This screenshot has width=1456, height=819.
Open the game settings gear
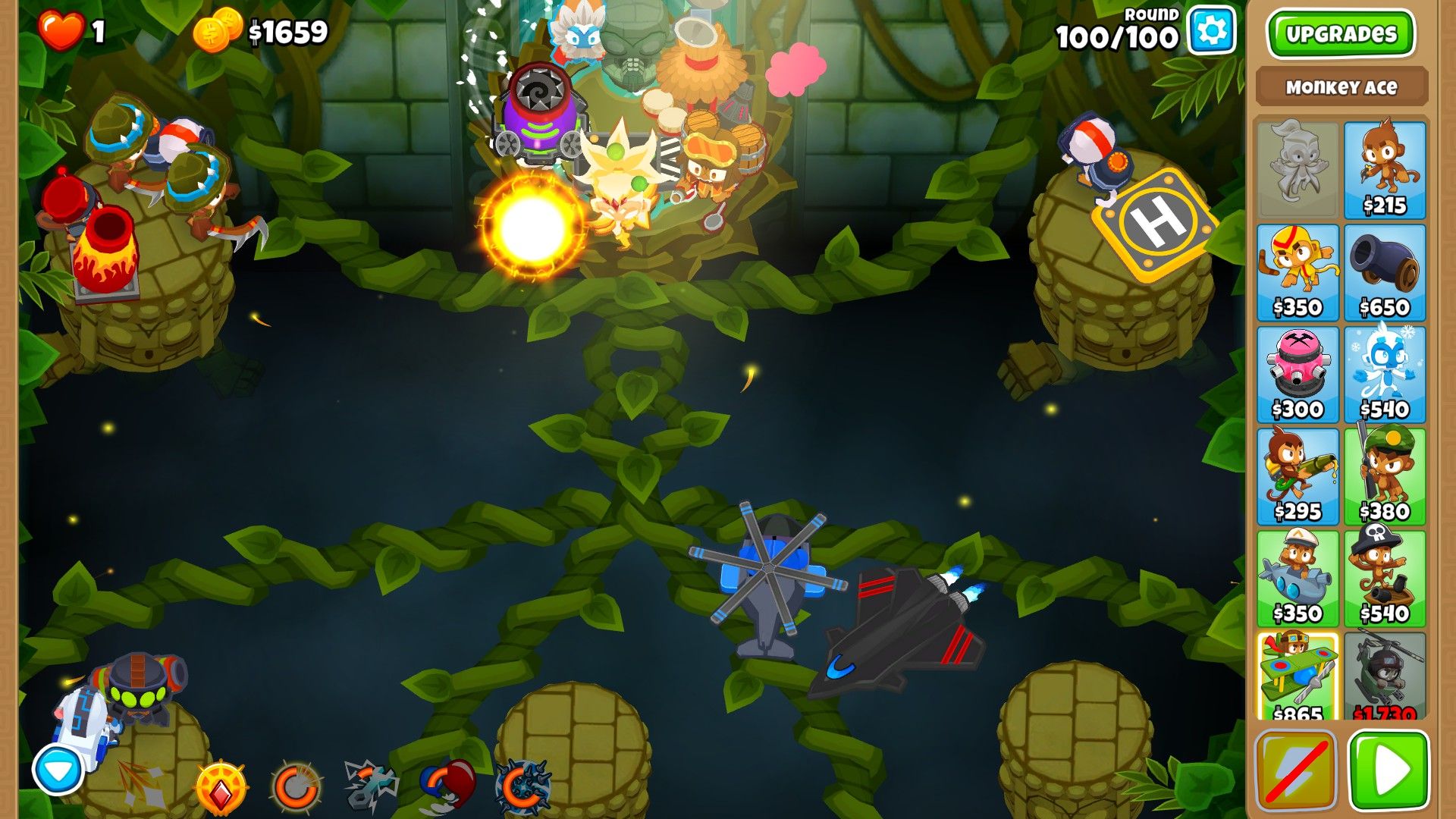tap(1210, 30)
